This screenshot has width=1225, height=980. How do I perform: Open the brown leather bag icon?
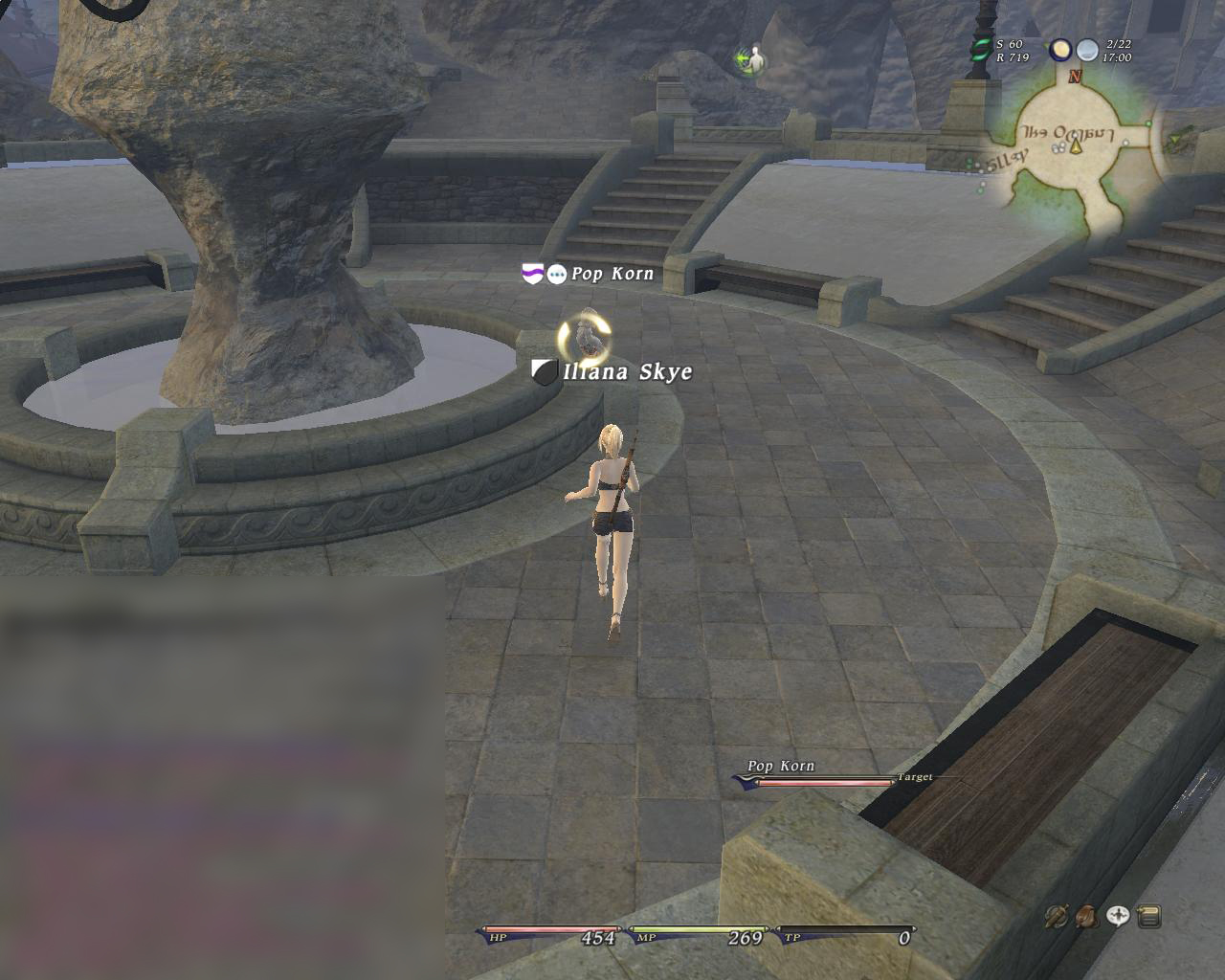[x=1086, y=917]
